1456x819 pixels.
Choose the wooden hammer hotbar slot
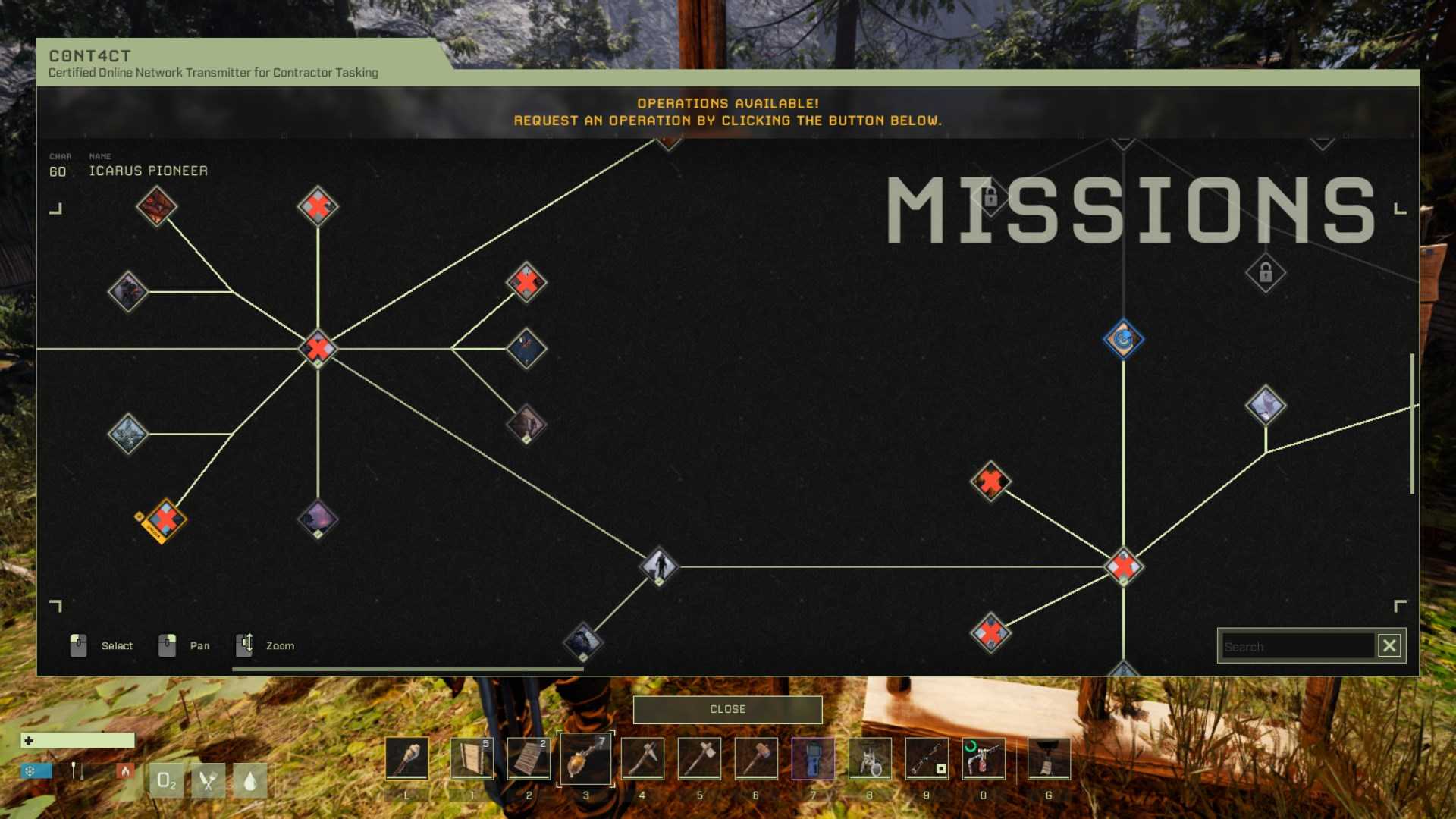[756, 758]
